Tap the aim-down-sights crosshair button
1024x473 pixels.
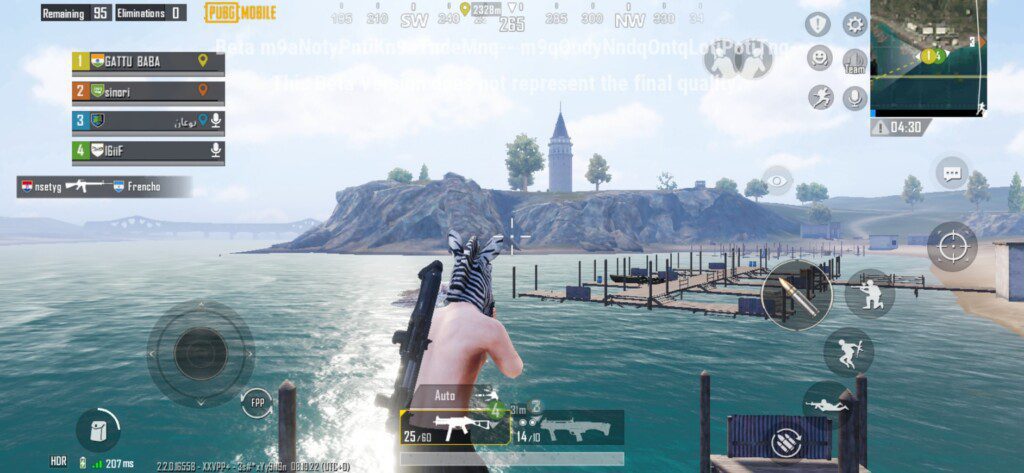951,246
